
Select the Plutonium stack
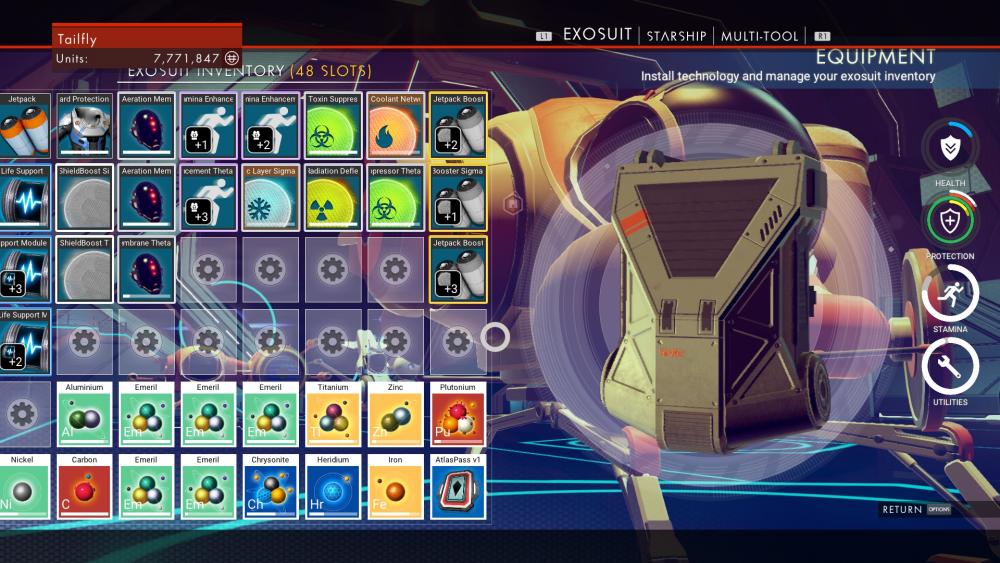pos(458,415)
